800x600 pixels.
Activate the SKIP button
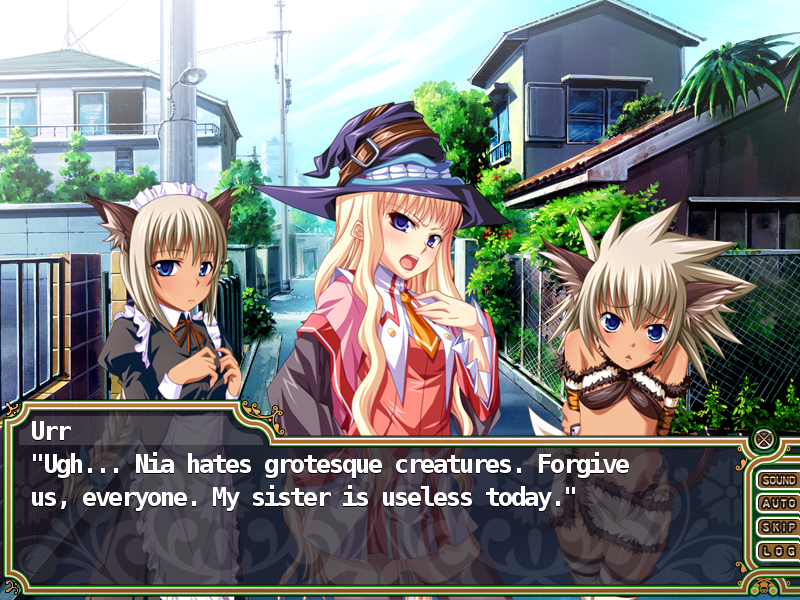[x=777, y=527]
